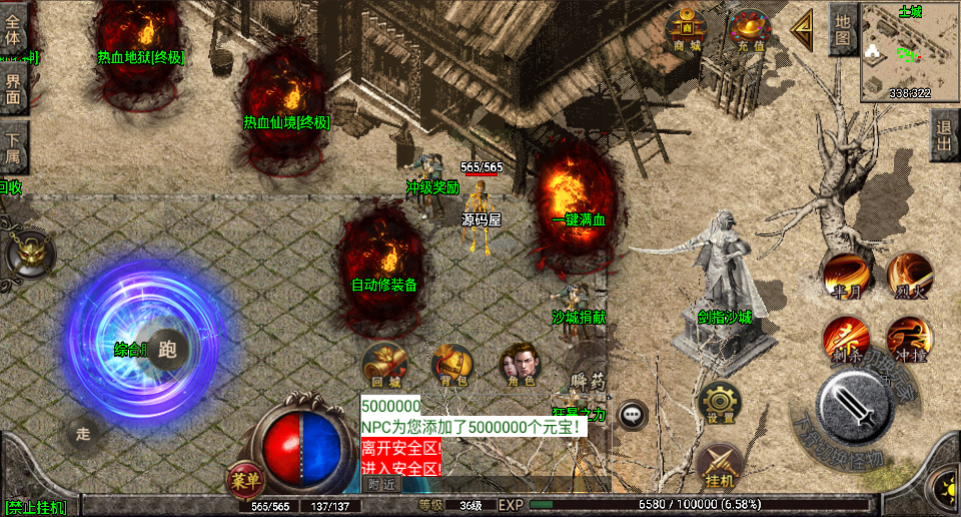Image resolution: width=961 pixels, height=517 pixels.
Task: Activate the 烈火 skill
Action: 909,275
